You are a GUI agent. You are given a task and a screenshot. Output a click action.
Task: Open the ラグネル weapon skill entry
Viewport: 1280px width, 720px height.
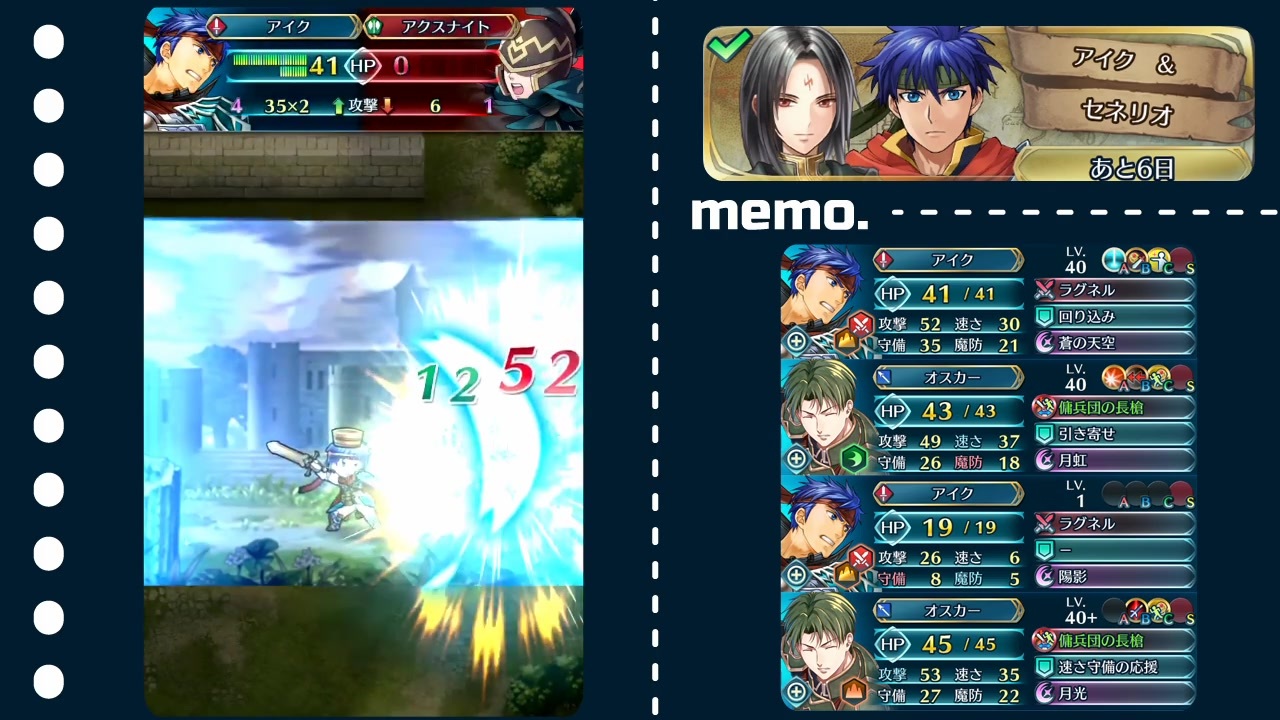1113,289
